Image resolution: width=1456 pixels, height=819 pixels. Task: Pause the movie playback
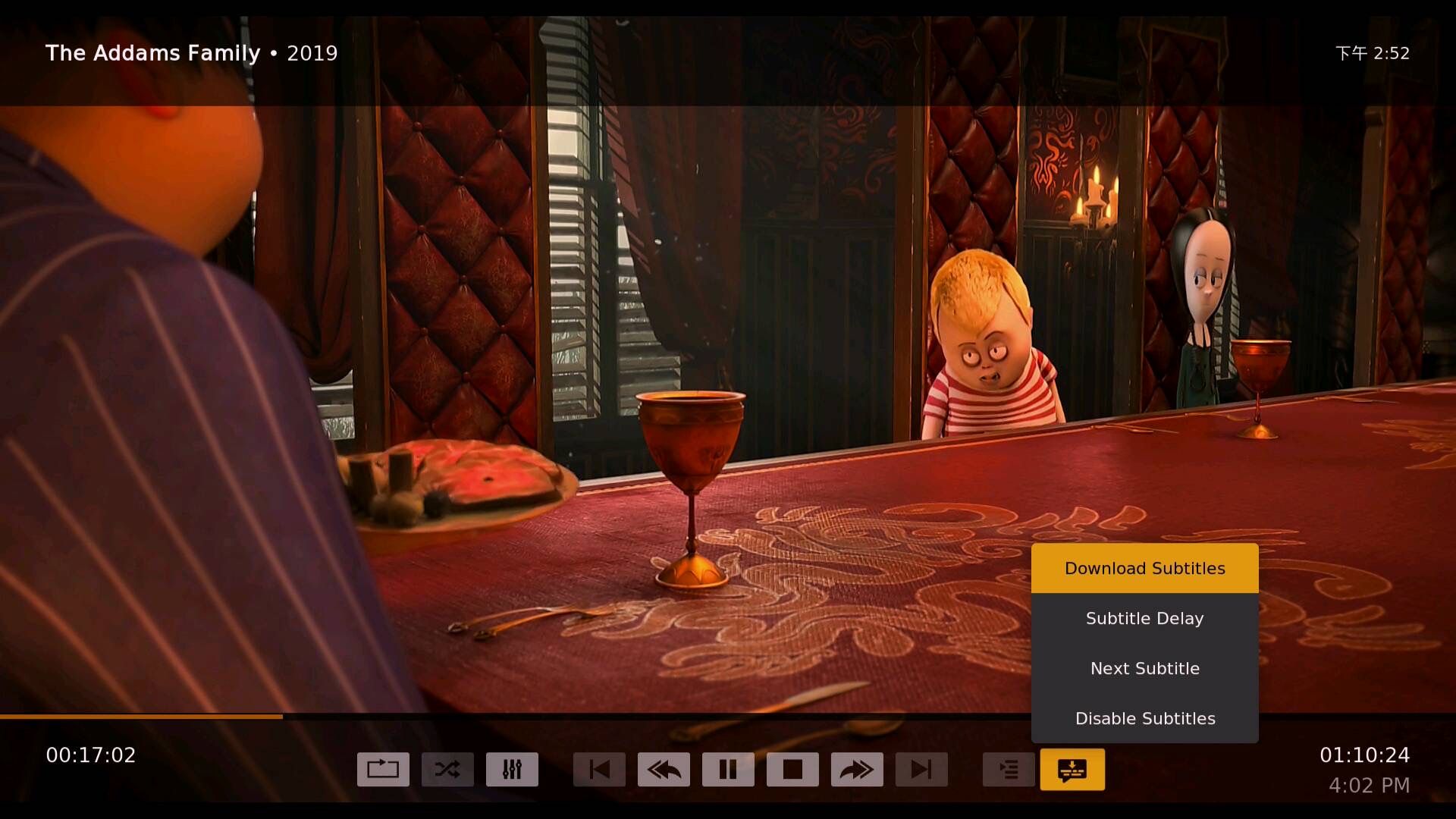(x=728, y=770)
